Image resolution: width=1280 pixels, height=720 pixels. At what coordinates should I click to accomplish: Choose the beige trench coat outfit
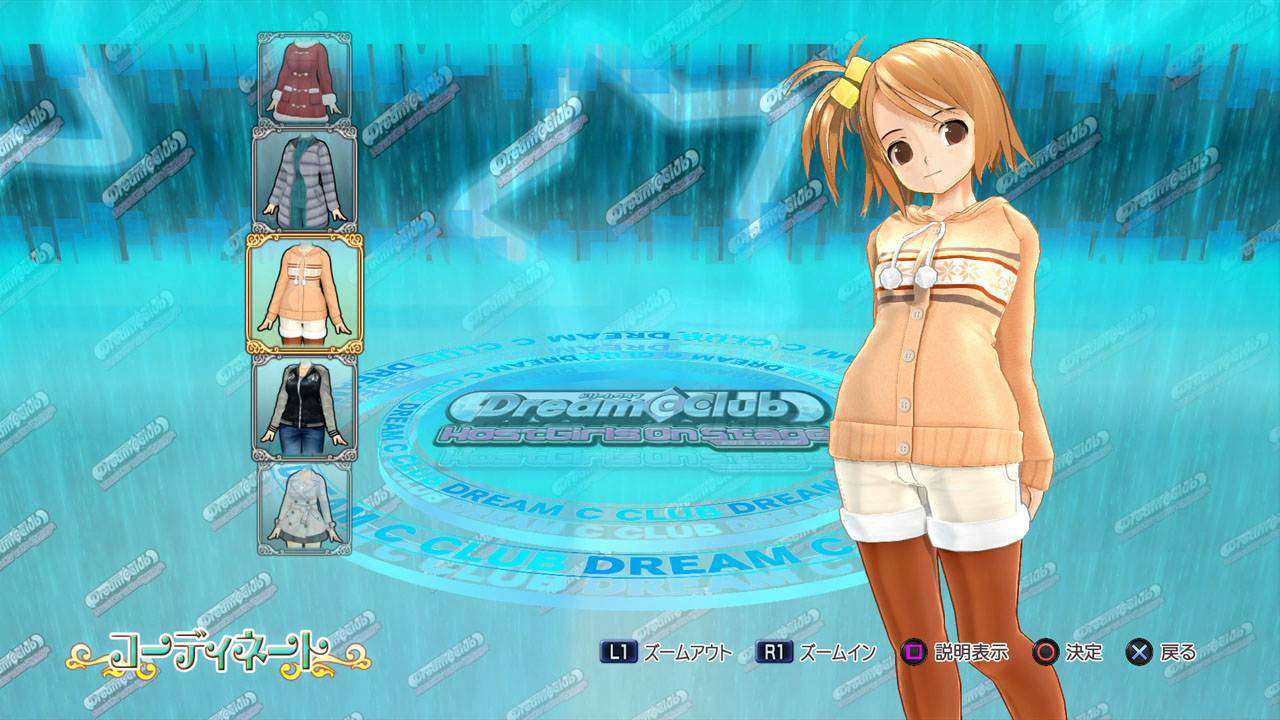(305, 507)
